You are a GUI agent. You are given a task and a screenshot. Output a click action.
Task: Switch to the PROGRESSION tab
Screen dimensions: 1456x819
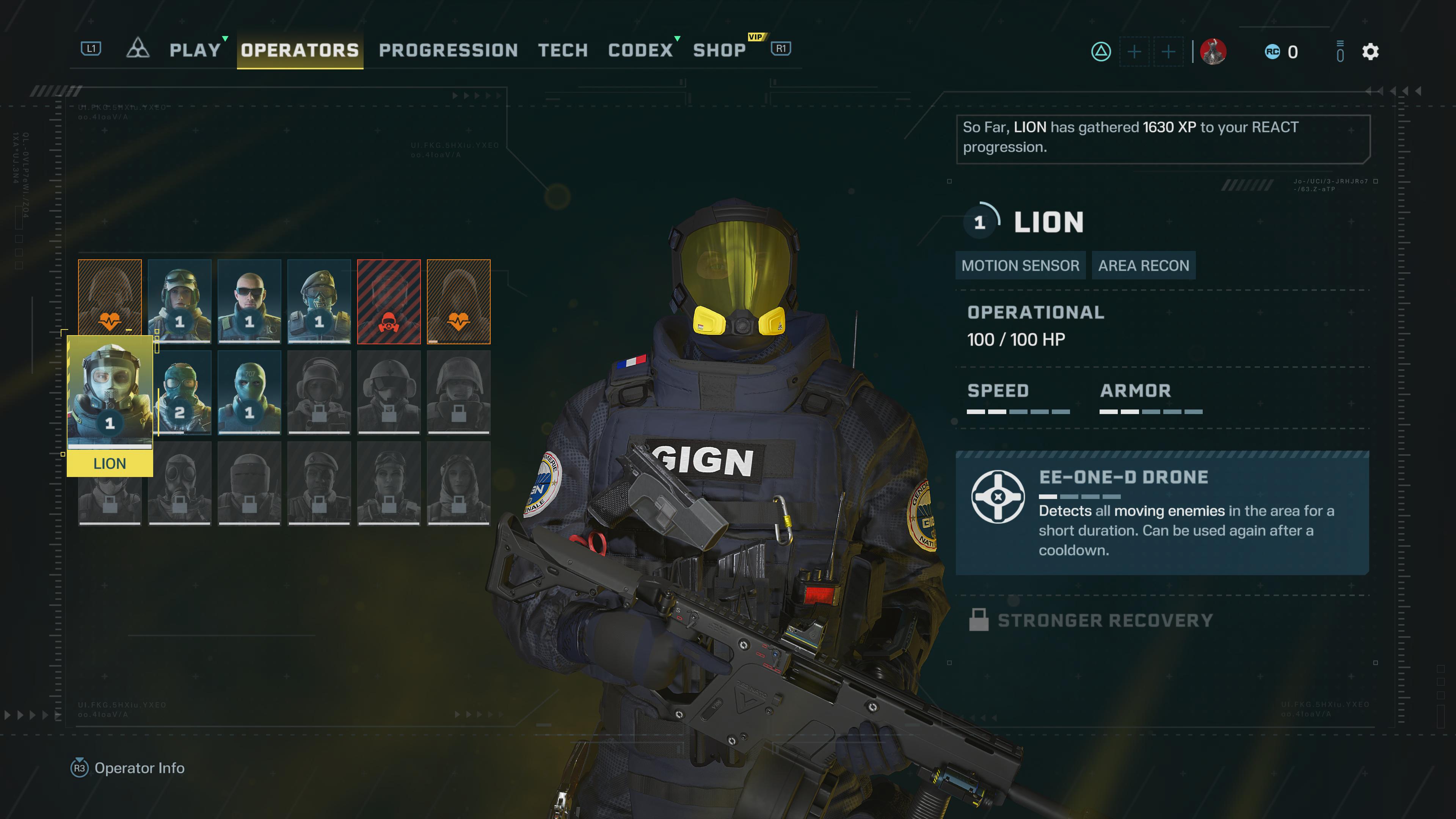[x=448, y=50]
